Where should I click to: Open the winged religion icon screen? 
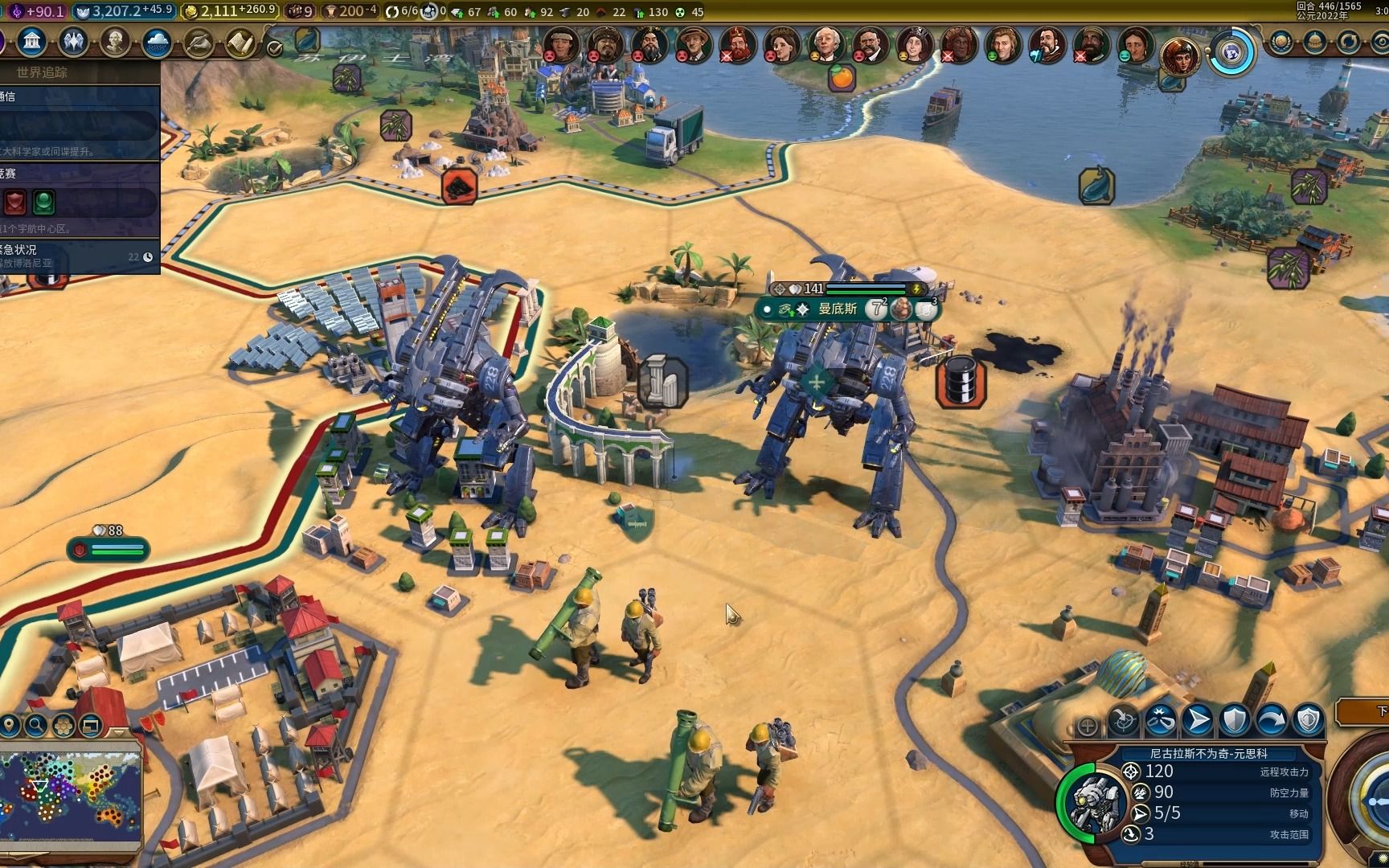73,42
